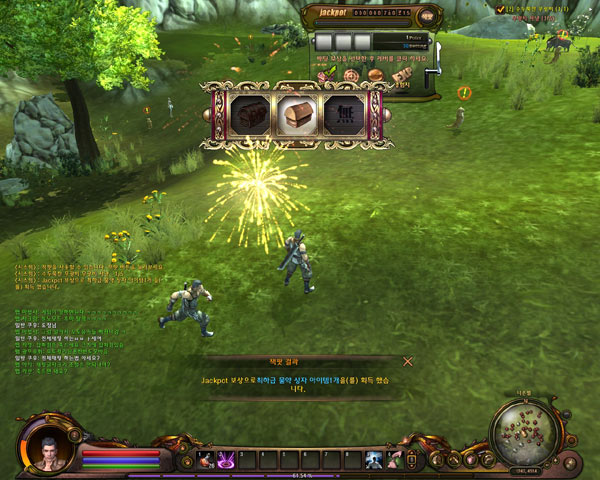Click the orange exclamation quest alert icon
This screenshot has width=600, height=480.
pyautogui.click(x=464, y=93)
